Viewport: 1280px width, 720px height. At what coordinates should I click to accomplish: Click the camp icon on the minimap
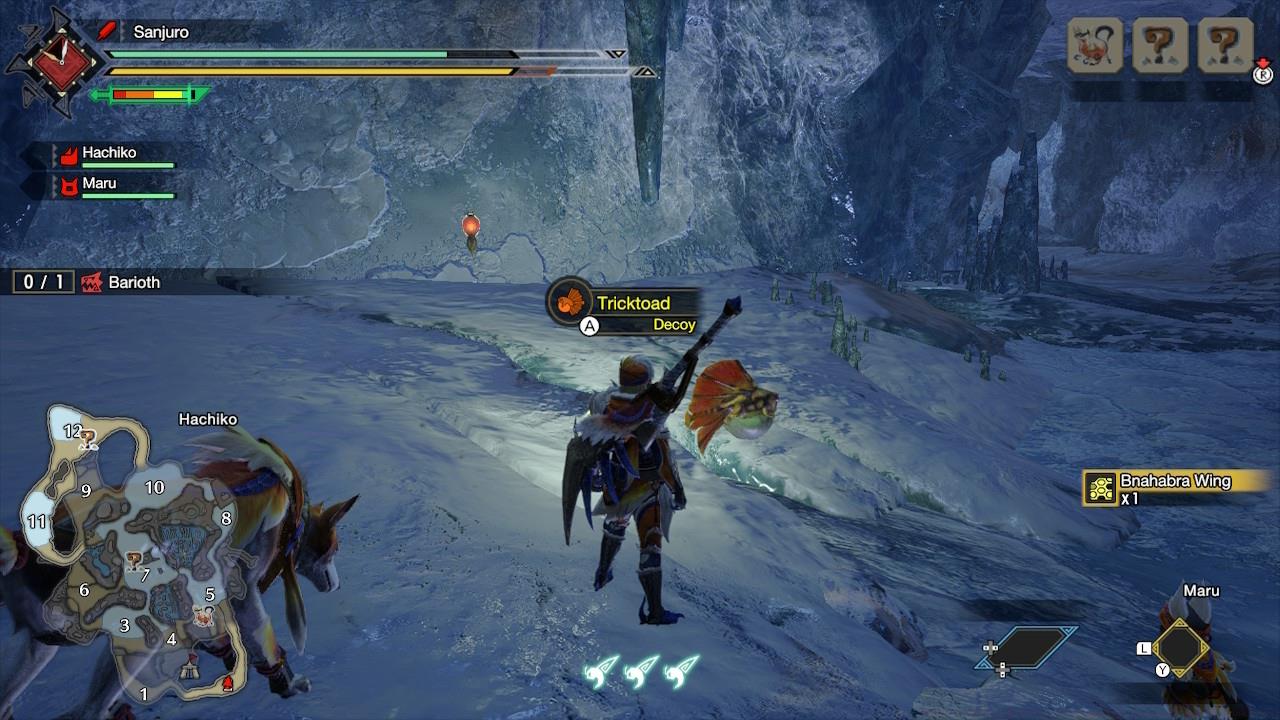[x=189, y=668]
